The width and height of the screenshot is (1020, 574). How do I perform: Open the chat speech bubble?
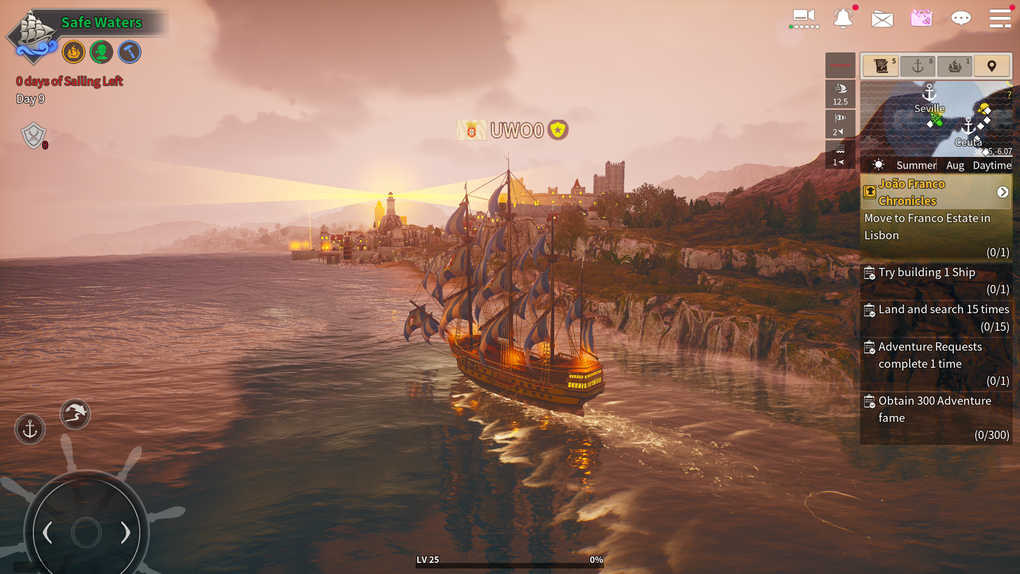[961, 18]
